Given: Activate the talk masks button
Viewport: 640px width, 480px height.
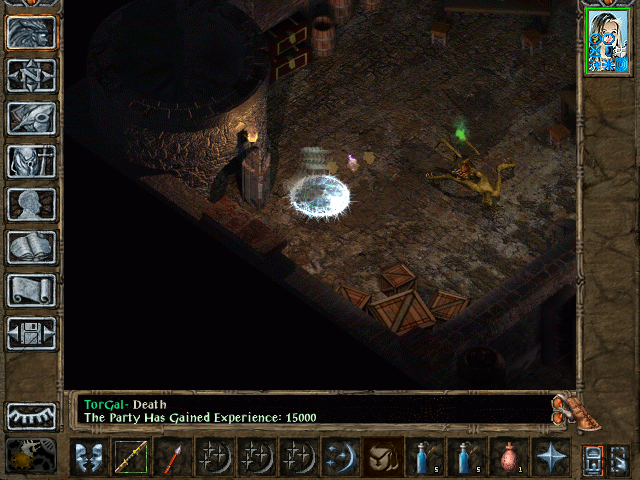Looking at the screenshot, I should [88, 457].
